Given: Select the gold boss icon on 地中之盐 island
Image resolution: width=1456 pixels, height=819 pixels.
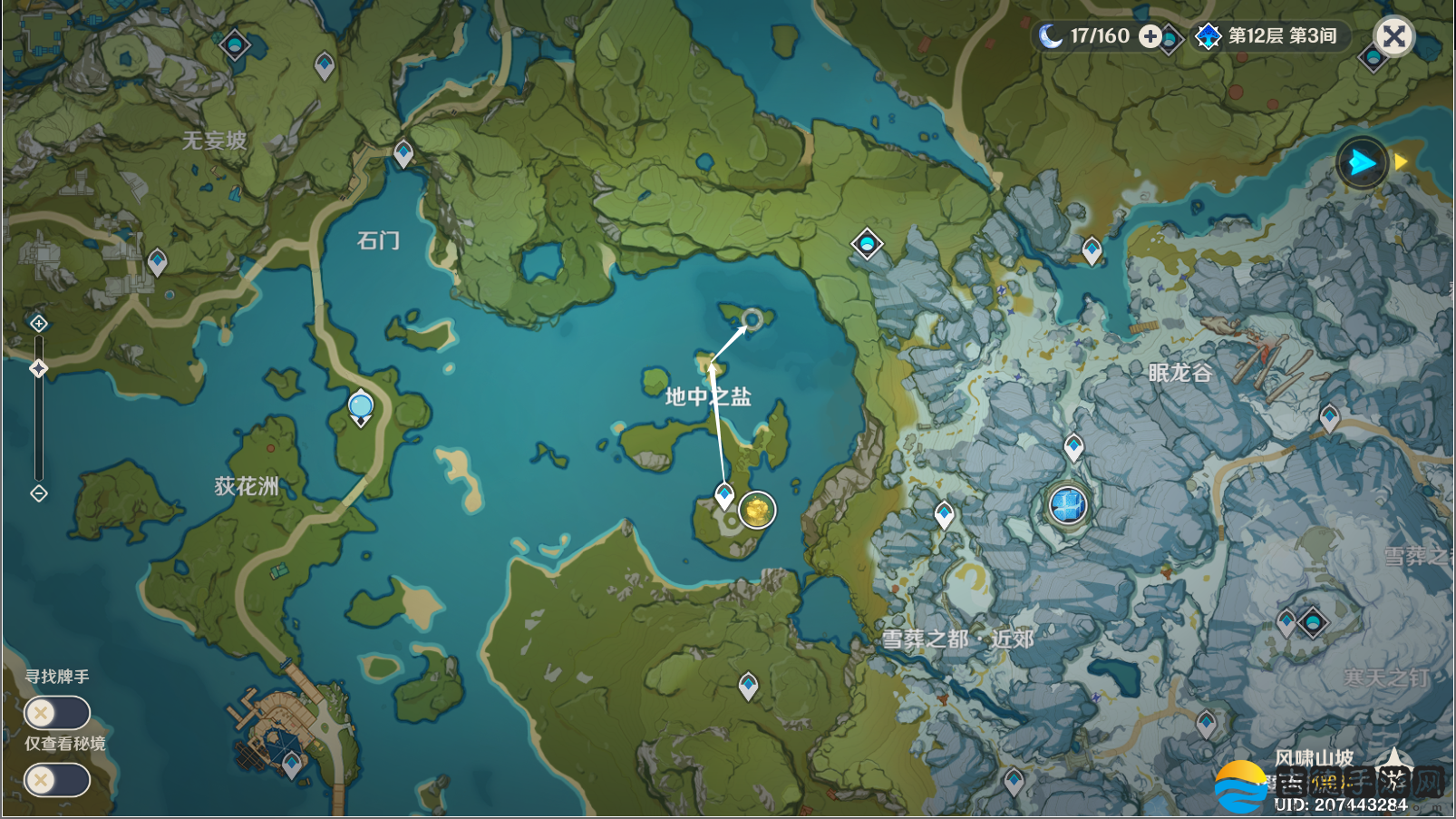Looking at the screenshot, I should tap(757, 510).
